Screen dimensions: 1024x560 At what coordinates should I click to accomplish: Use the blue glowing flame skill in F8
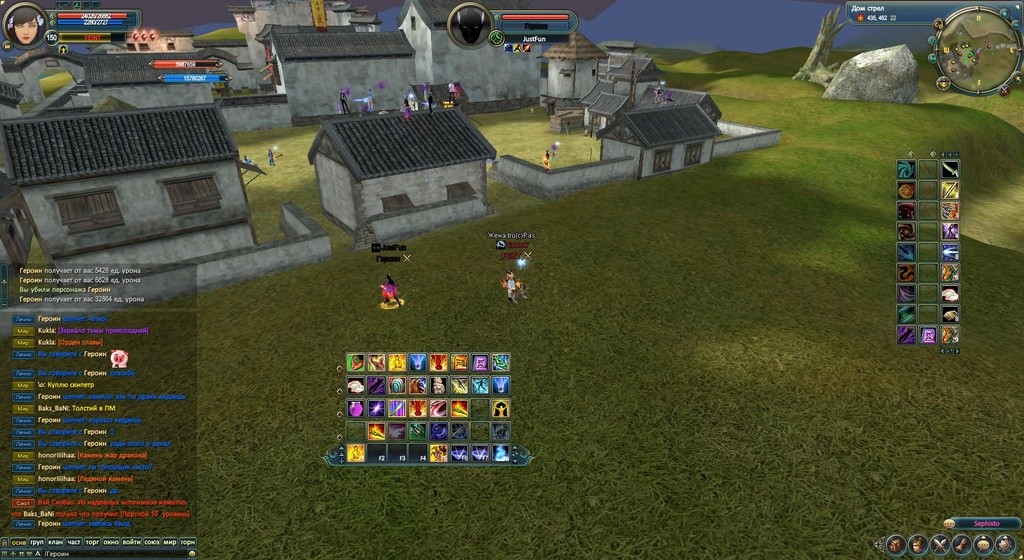(500, 453)
